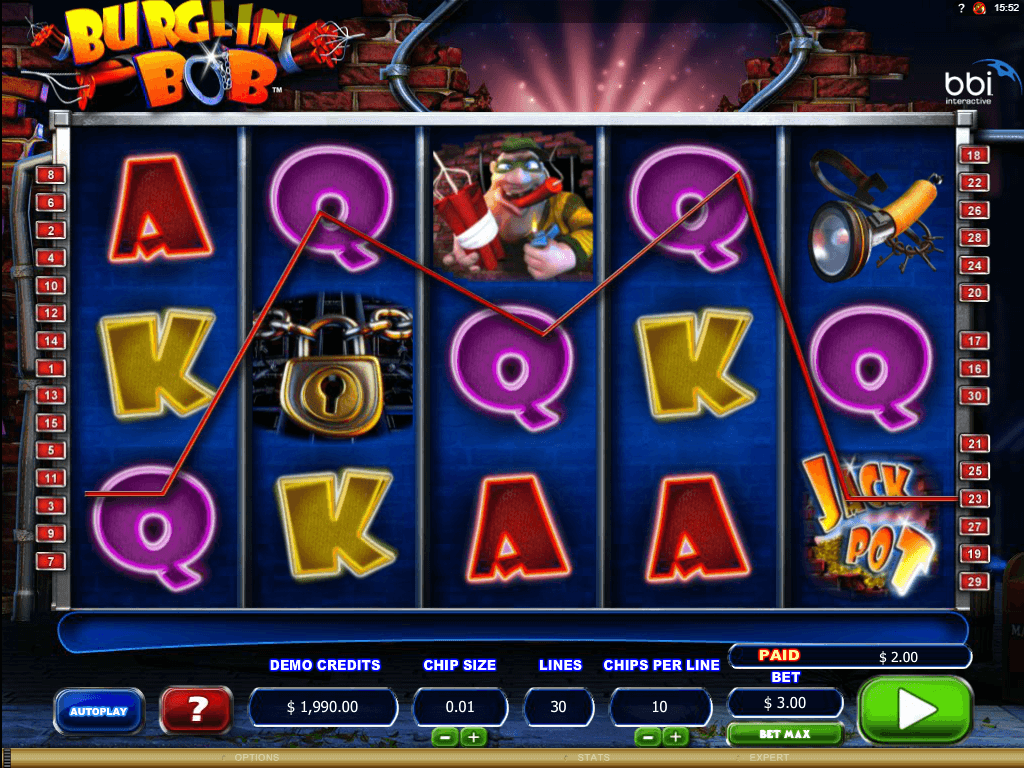Click the BET MAX button
This screenshot has height=768, width=1024.
pos(783,734)
